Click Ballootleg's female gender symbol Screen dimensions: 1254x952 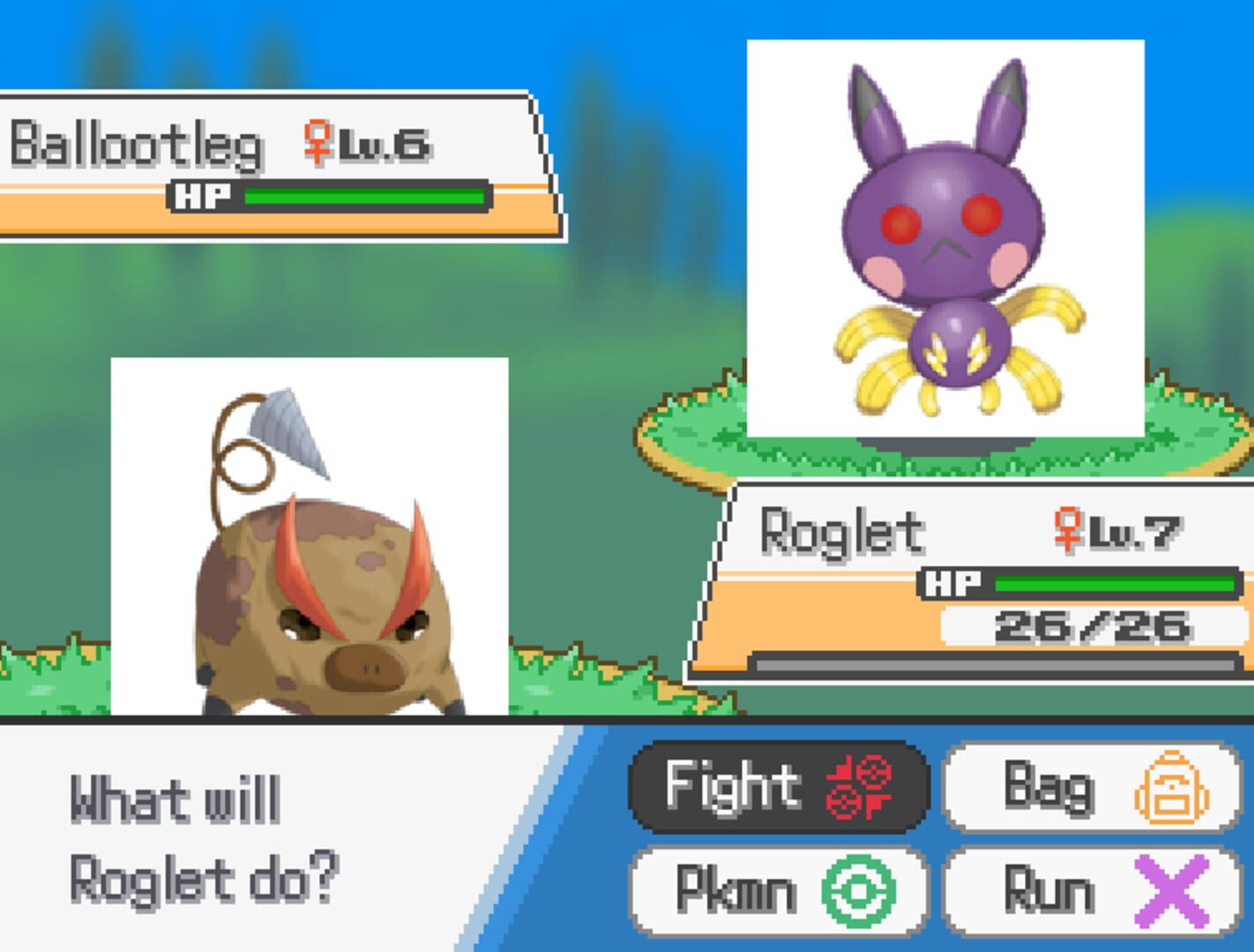(315, 143)
